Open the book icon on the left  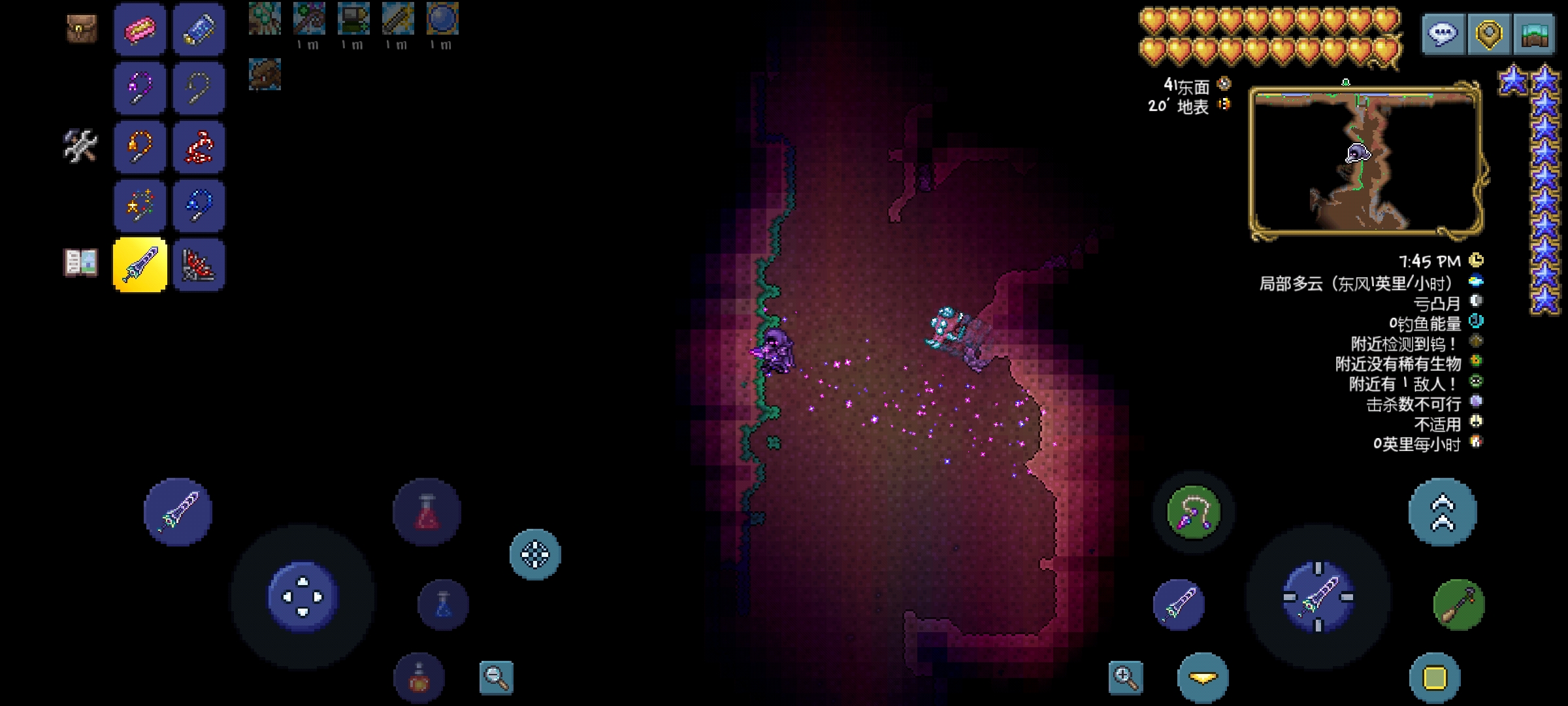coord(81,263)
